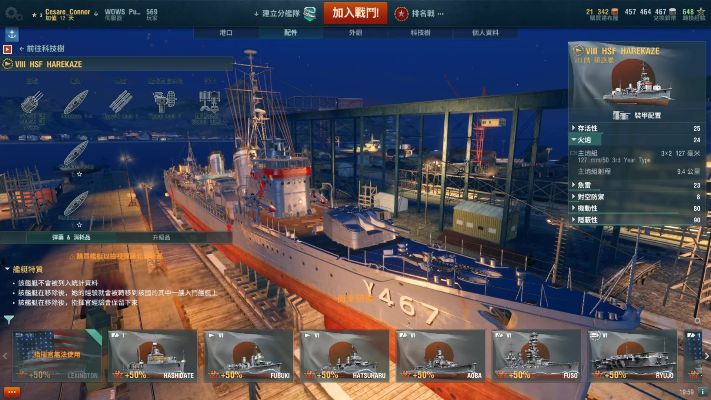Screen dimensions: 711x400
Task: Open the 科技樹 tech tree tab
Action: [420, 32]
